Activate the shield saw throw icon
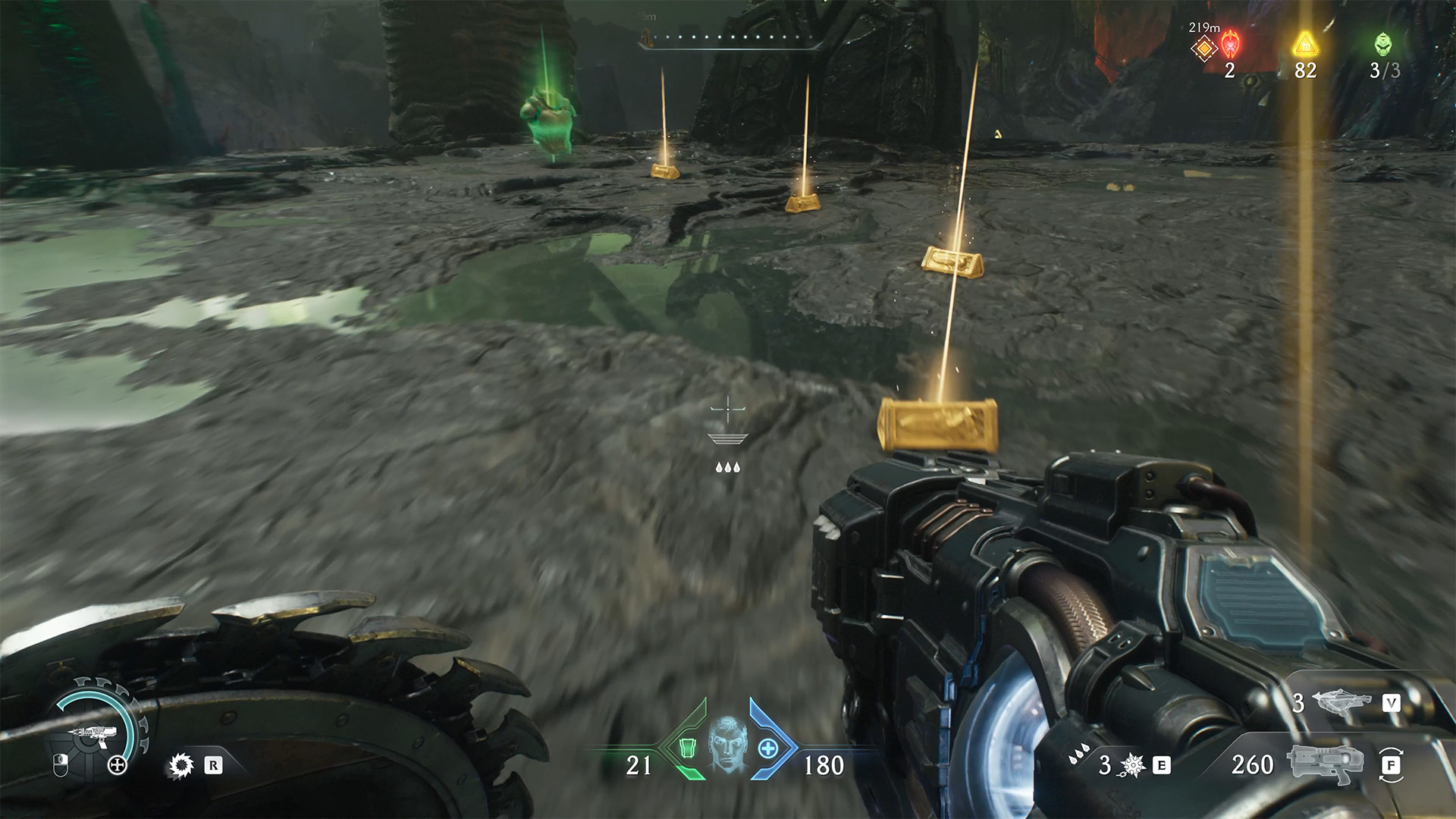The height and width of the screenshot is (819, 1456). point(181,766)
